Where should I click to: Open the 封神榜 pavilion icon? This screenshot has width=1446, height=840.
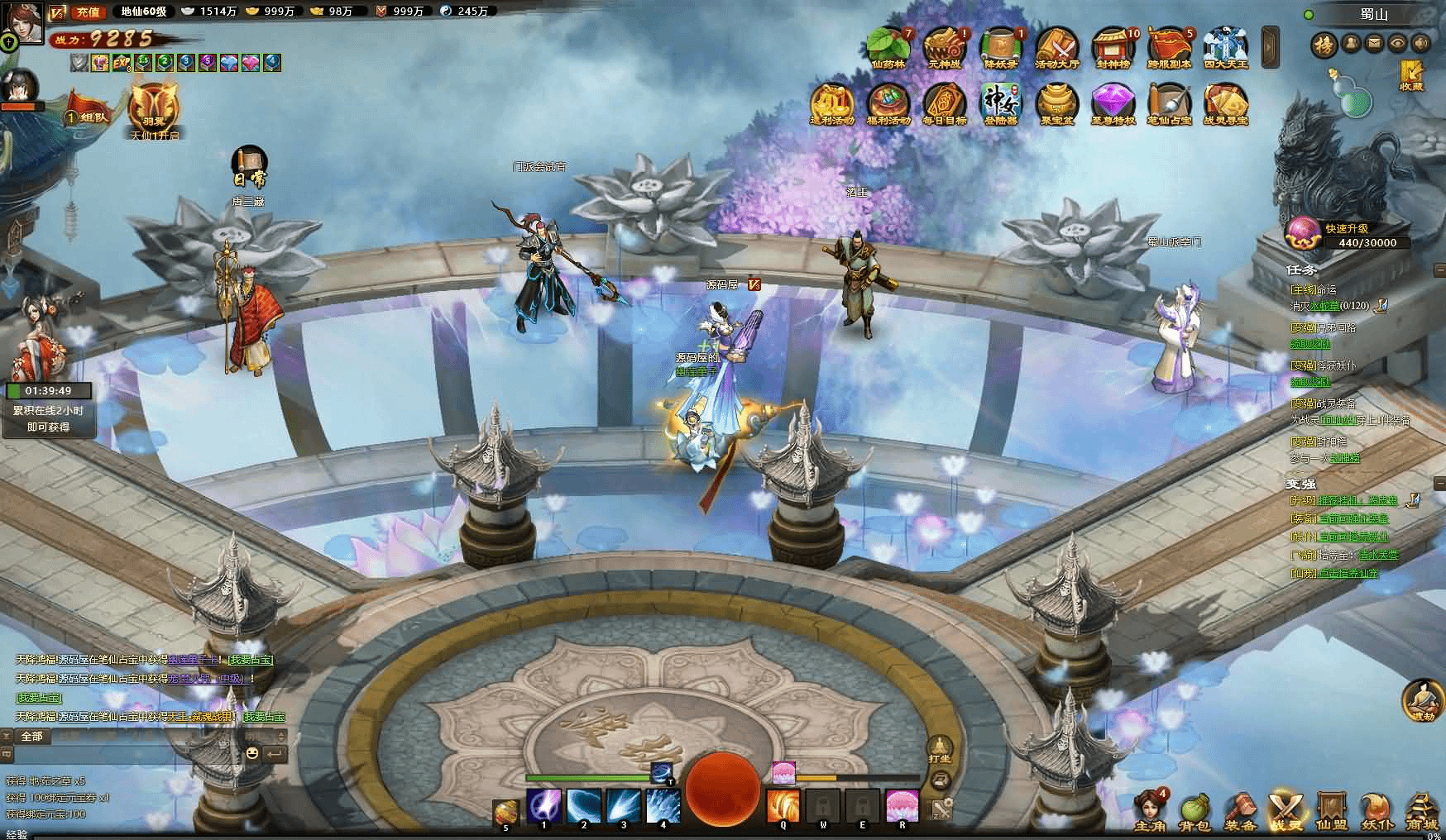(1113, 46)
